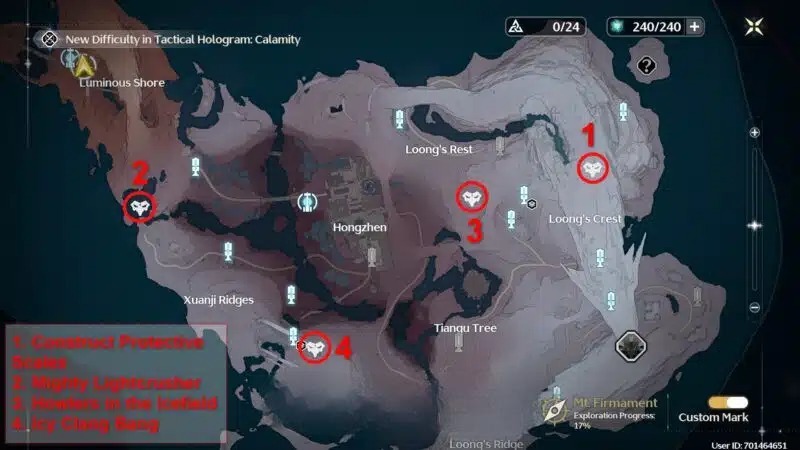Select the dark diamond marker below Loong's Crest
Image resolution: width=800 pixels, height=450 pixels.
(630, 346)
